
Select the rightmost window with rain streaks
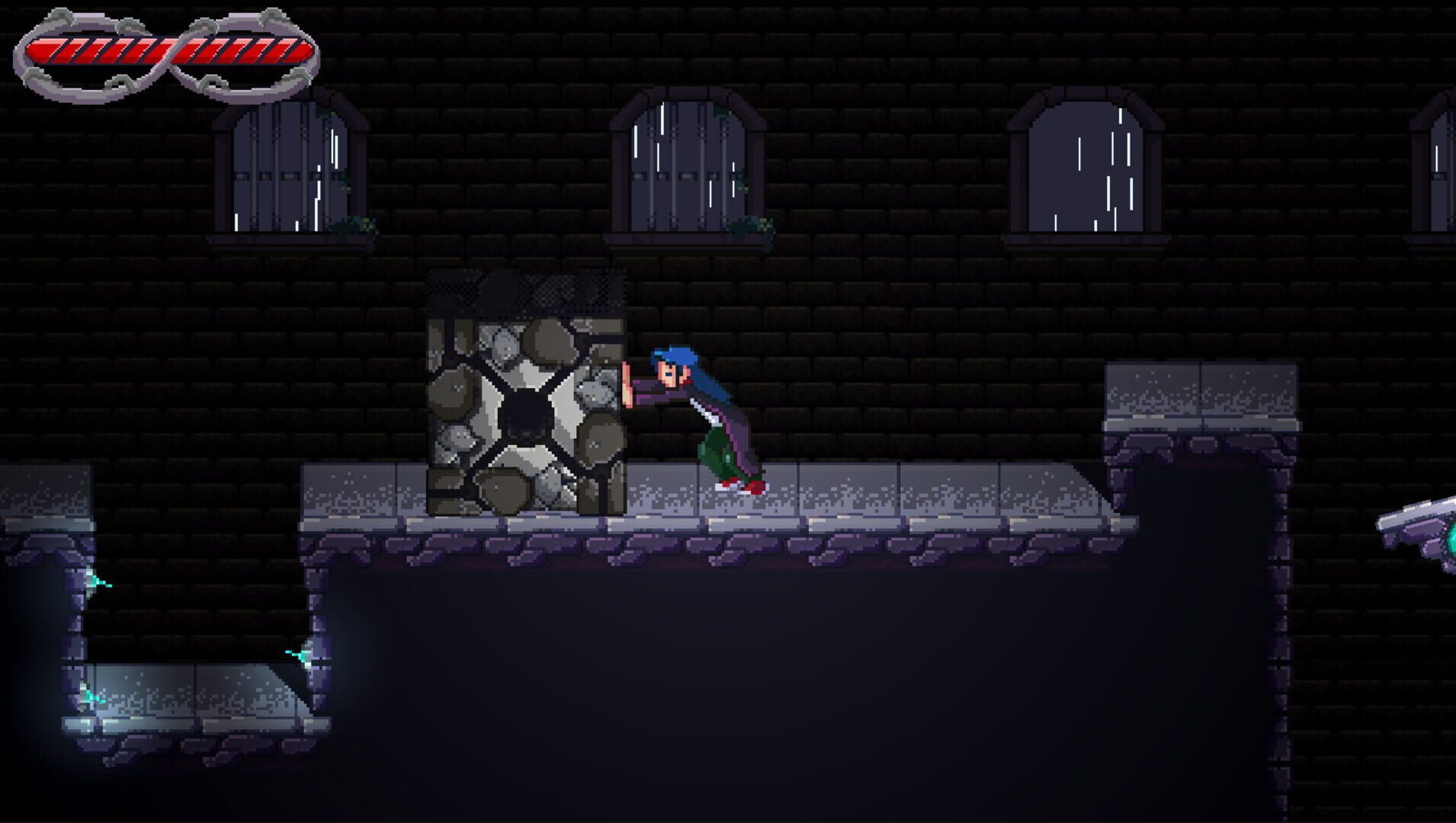coord(1086,164)
